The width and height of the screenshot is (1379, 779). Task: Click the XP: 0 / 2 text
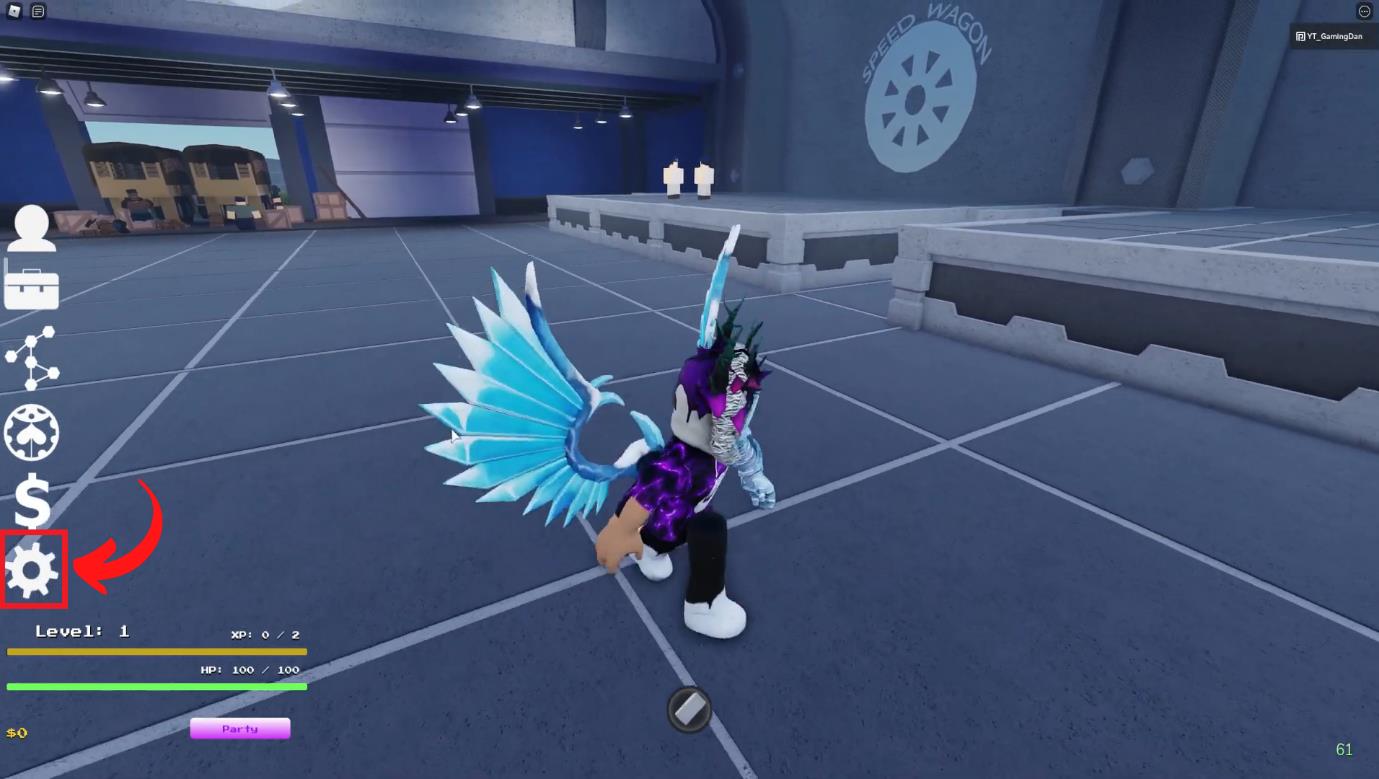point(265,634)
